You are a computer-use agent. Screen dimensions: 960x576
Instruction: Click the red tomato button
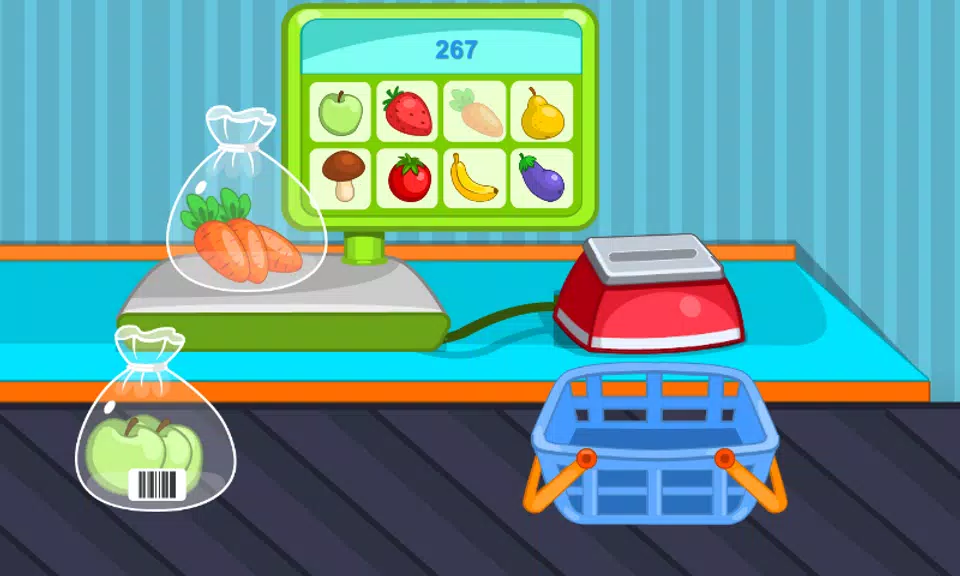pyautogui.click(x=407, y=178)
